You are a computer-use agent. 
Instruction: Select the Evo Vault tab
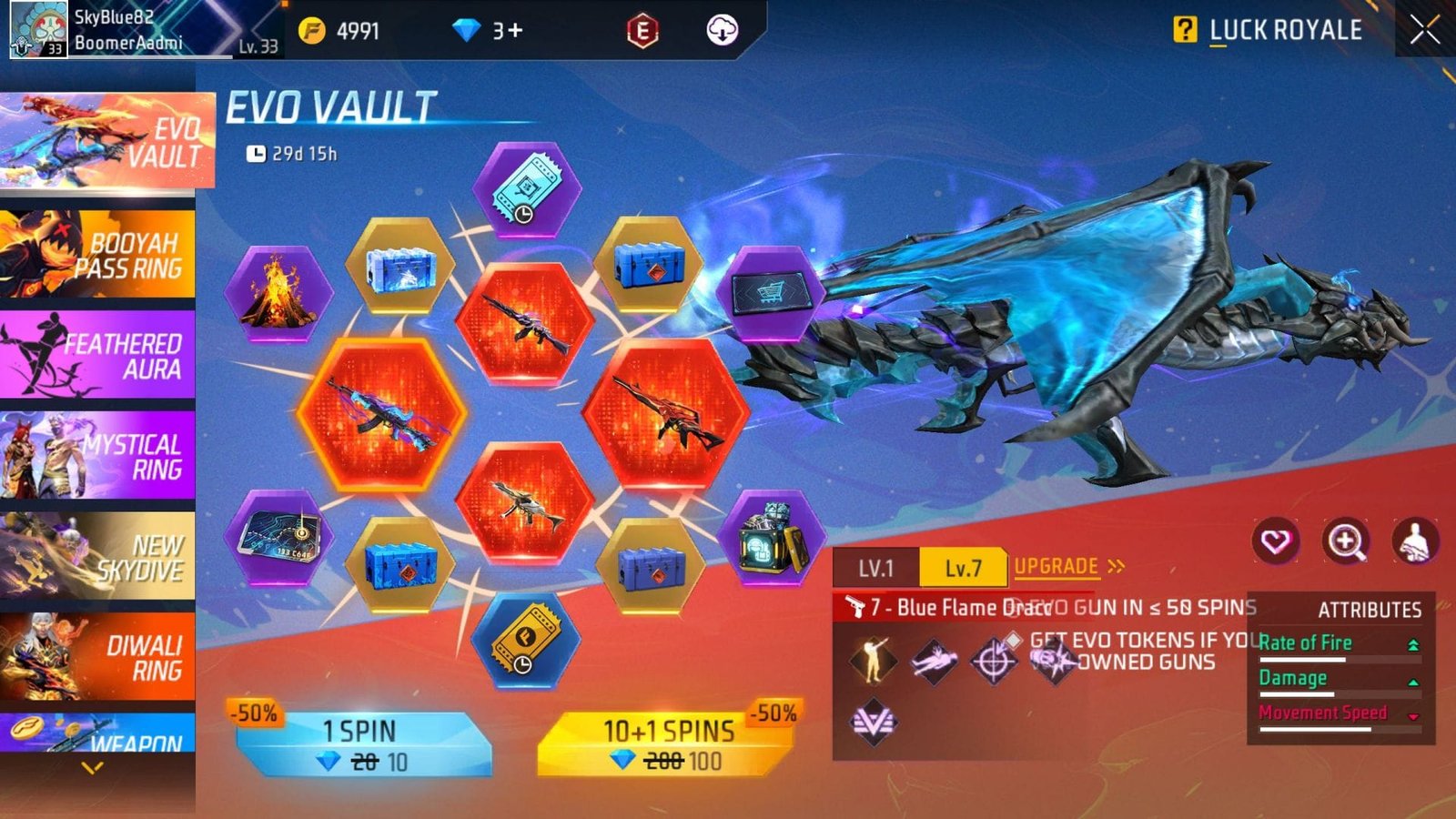[105, 141]
